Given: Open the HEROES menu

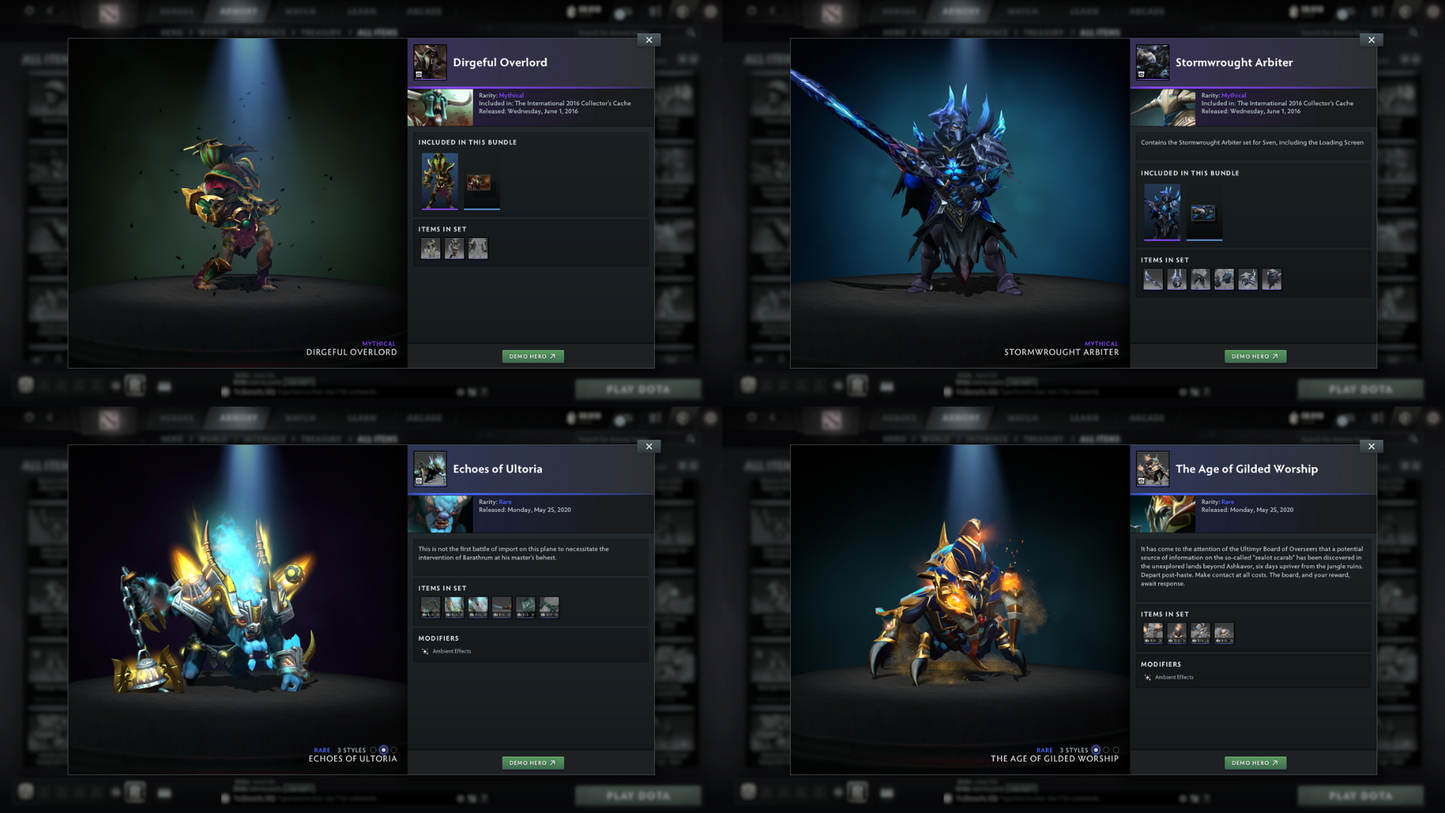Looking at the screenshot, I should point(176,10).
